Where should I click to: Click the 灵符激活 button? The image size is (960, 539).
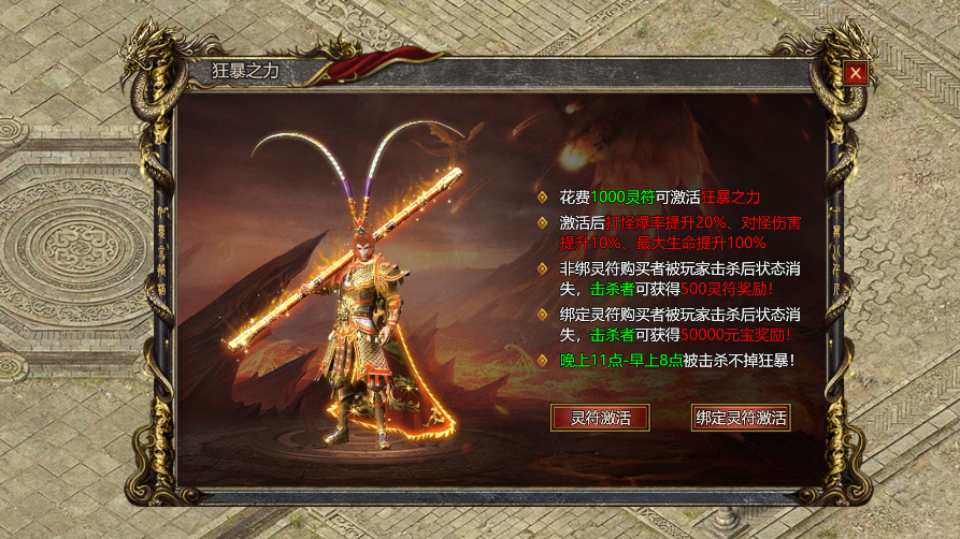(x=600, y=418)
